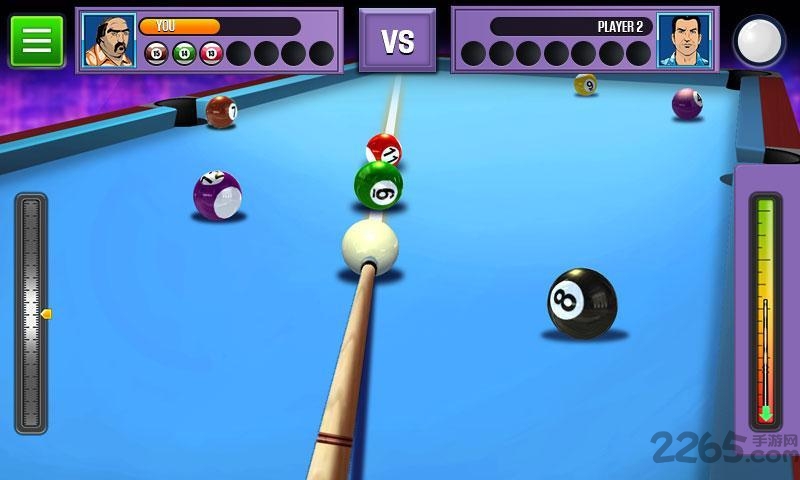Select your mustached player avatar
The width and height of the screenshot is (800, 480).
pos(108,40)
